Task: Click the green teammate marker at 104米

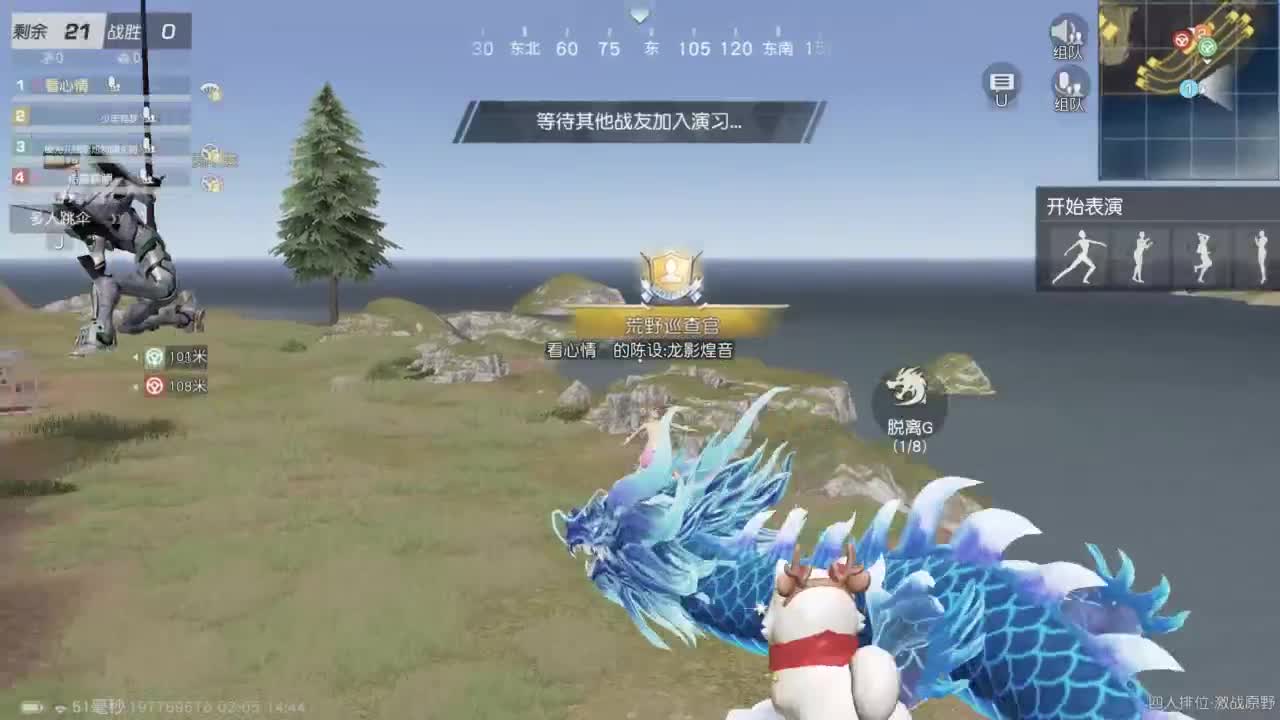Action: pos(155,358)
